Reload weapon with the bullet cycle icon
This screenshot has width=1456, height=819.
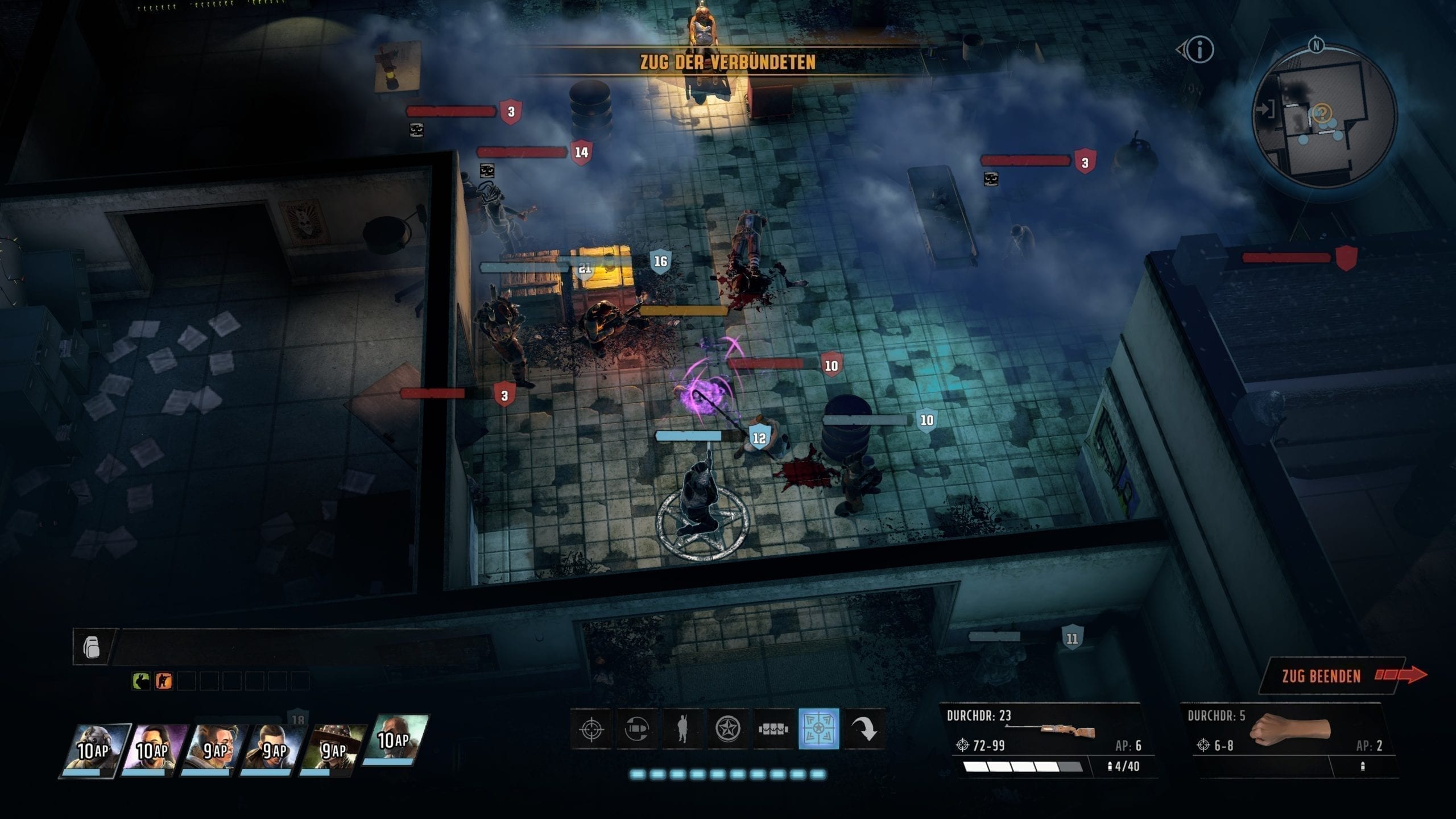[636, 729]
